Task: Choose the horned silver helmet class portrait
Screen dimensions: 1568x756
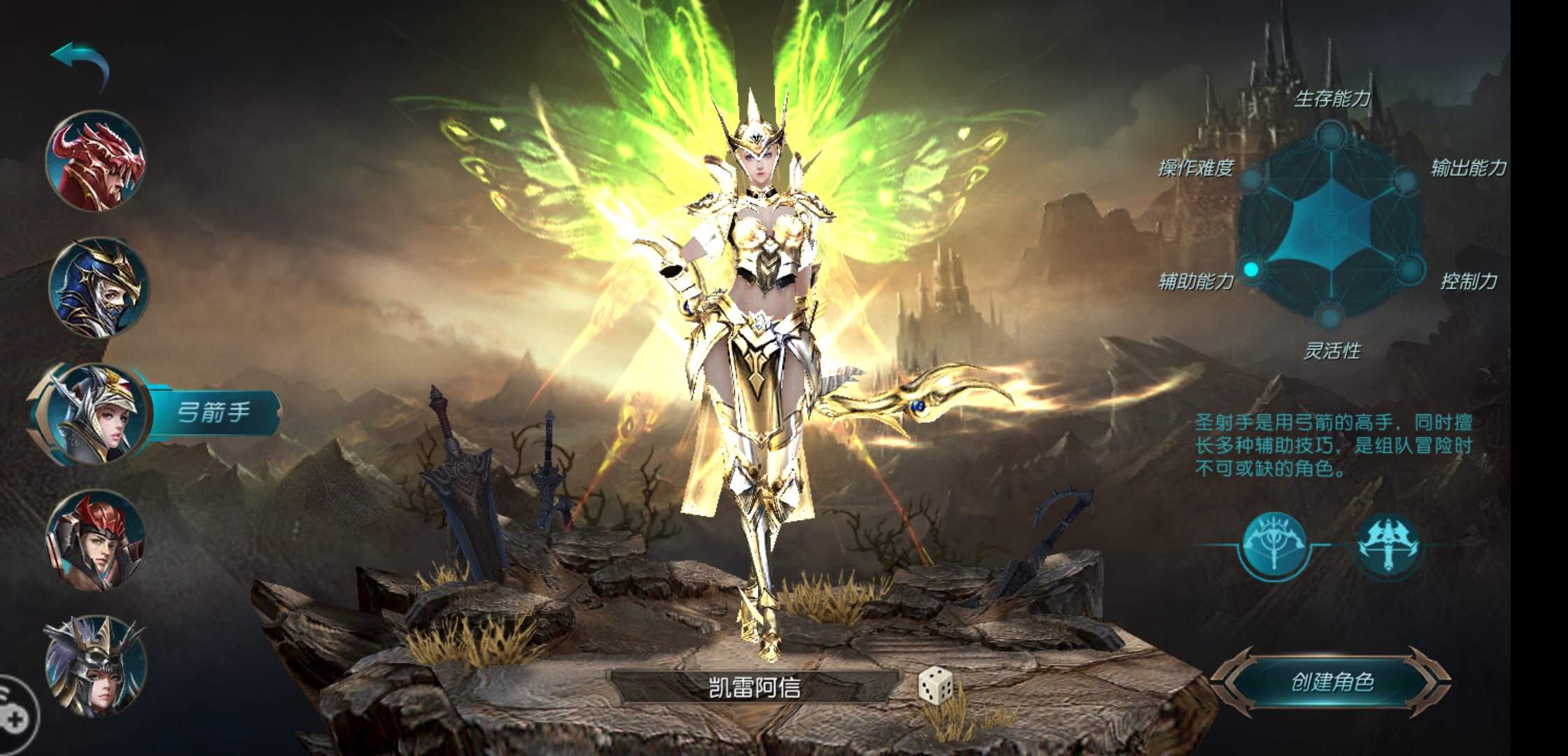Action: 96,666
